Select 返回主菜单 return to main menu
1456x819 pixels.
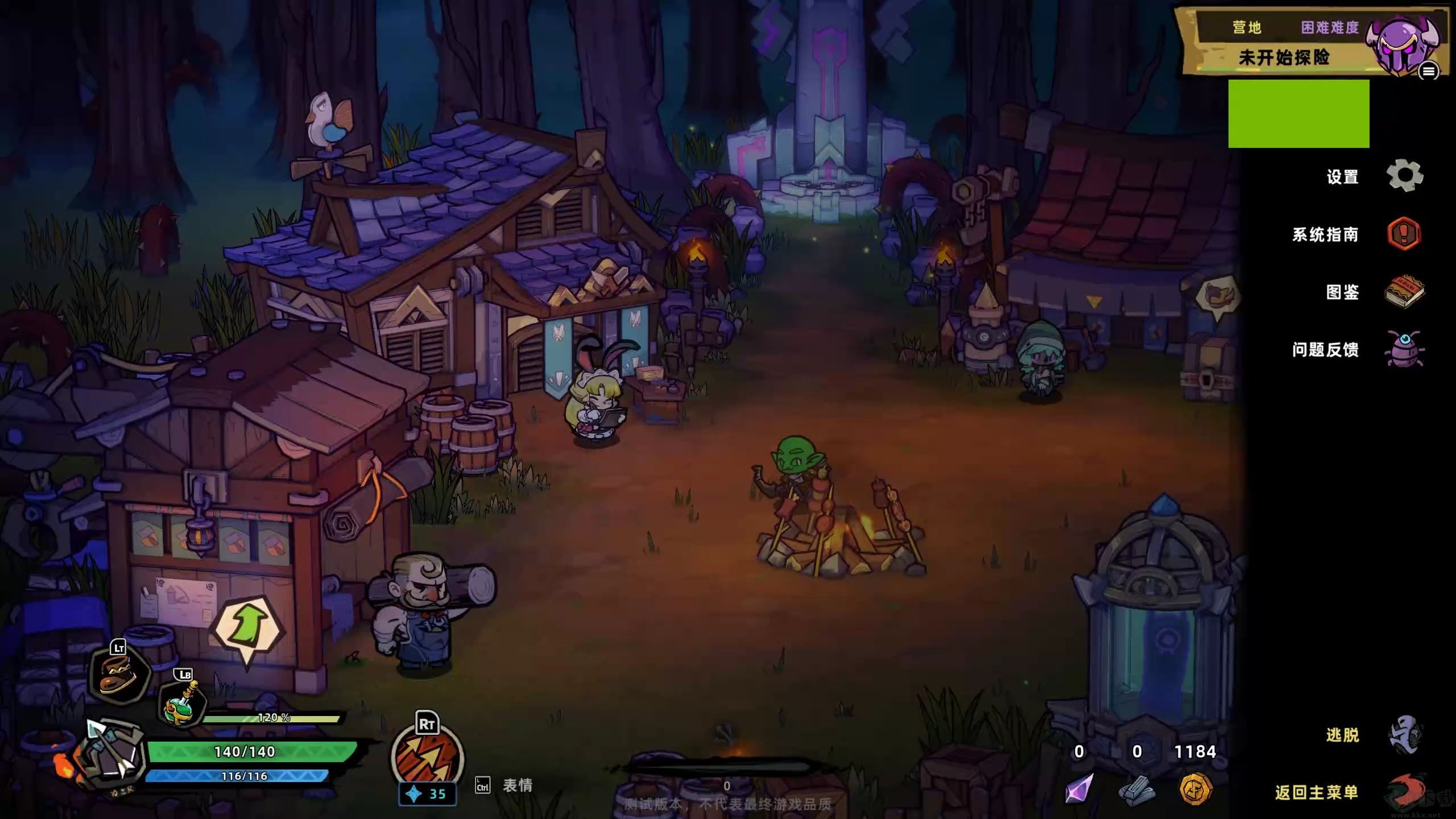(1404, 792)
